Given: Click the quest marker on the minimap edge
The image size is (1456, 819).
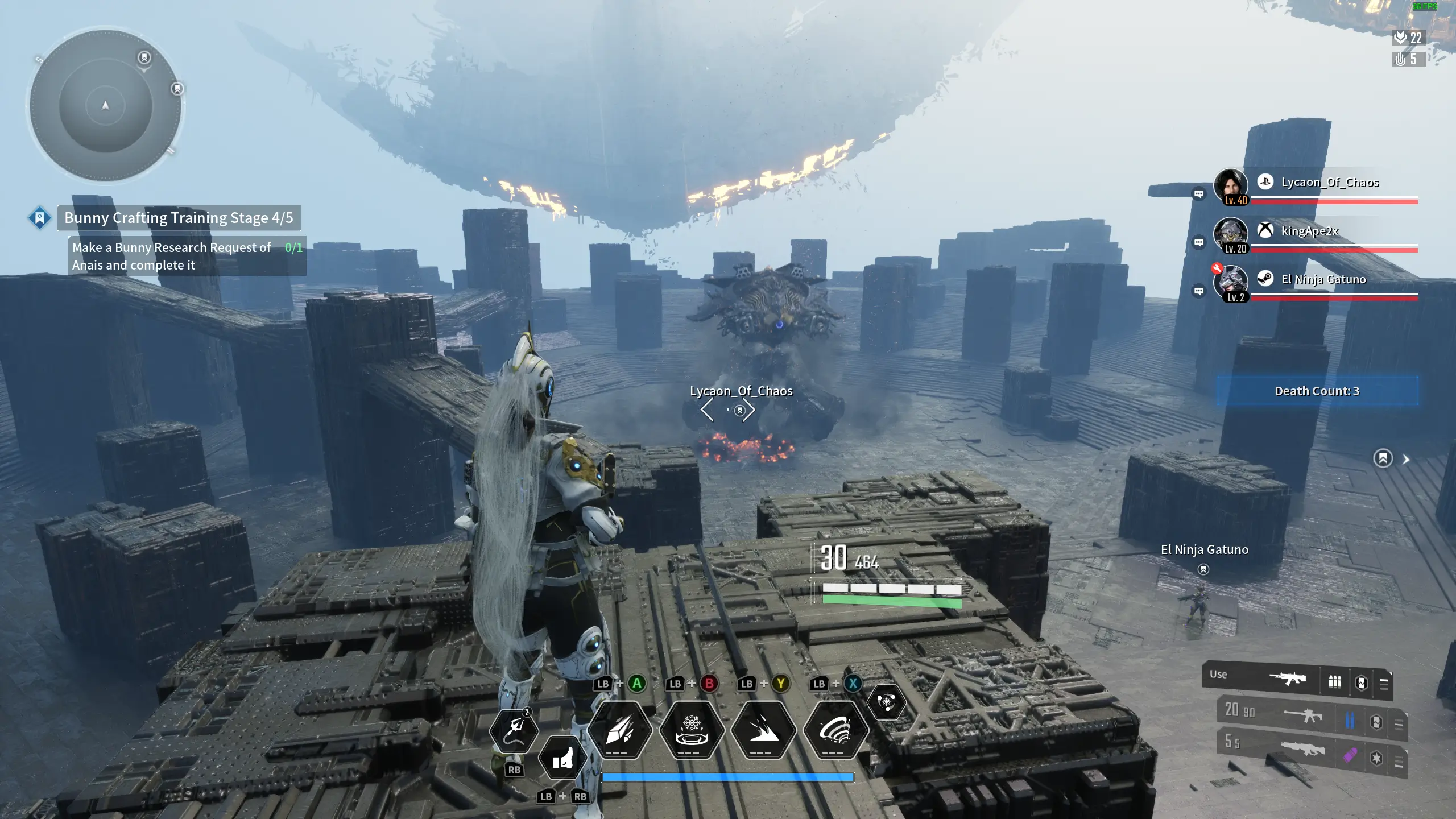Looking at the screenshot, I should coord(177,89).
